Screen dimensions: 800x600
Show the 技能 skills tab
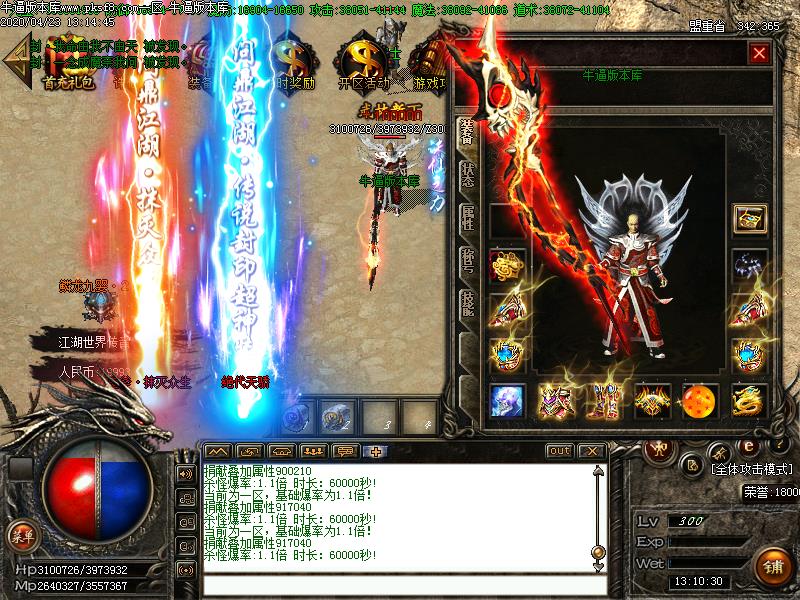coord(467,304)
